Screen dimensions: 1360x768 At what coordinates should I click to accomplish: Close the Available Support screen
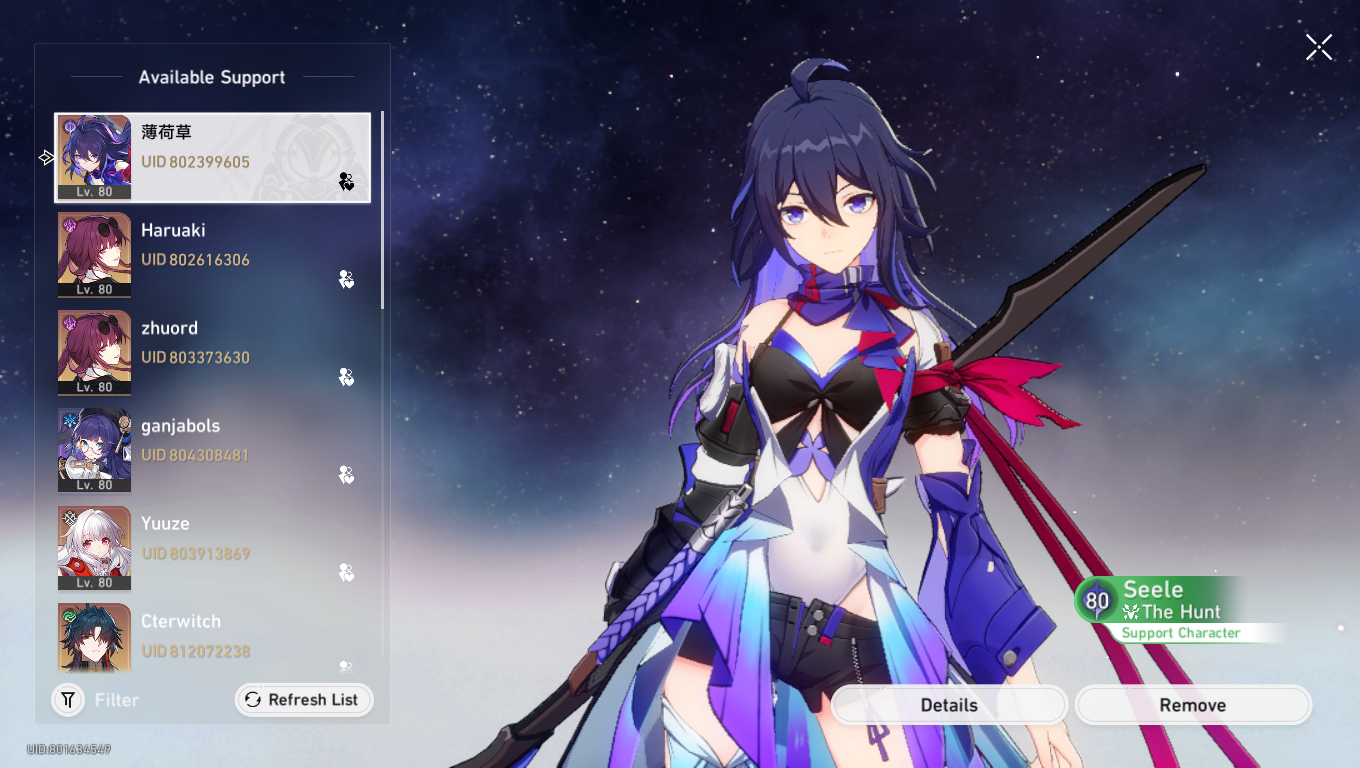[1318, 47]
